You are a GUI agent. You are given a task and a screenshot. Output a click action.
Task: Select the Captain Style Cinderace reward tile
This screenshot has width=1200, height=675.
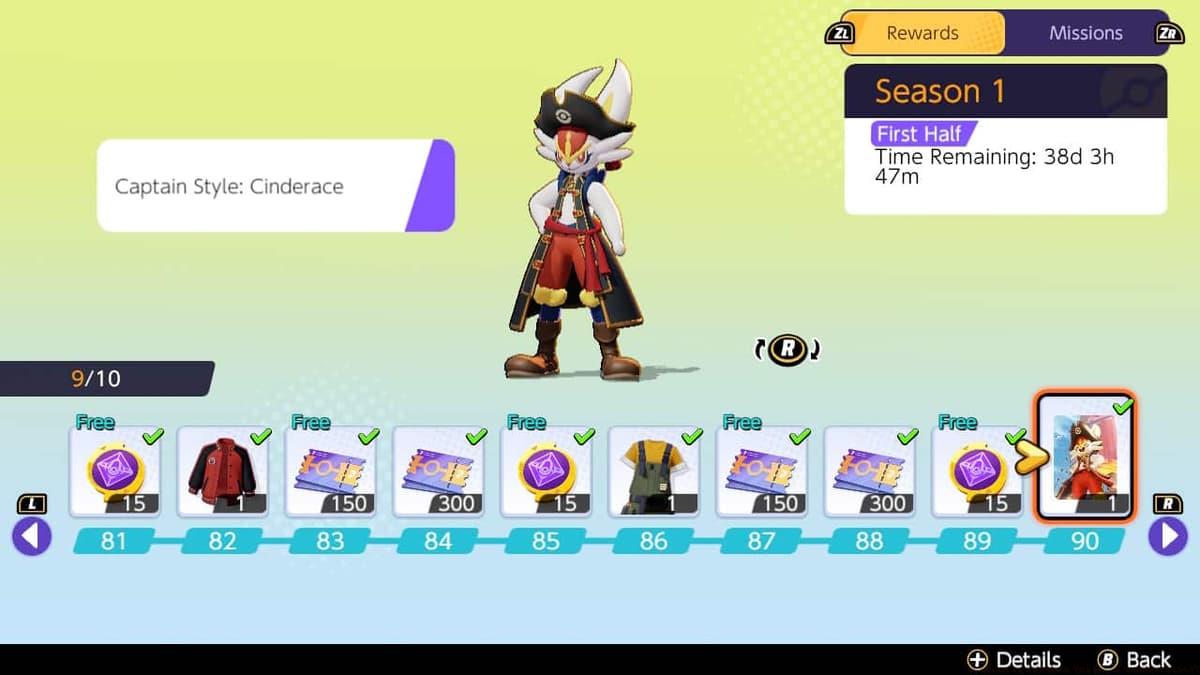[1085, 458]
